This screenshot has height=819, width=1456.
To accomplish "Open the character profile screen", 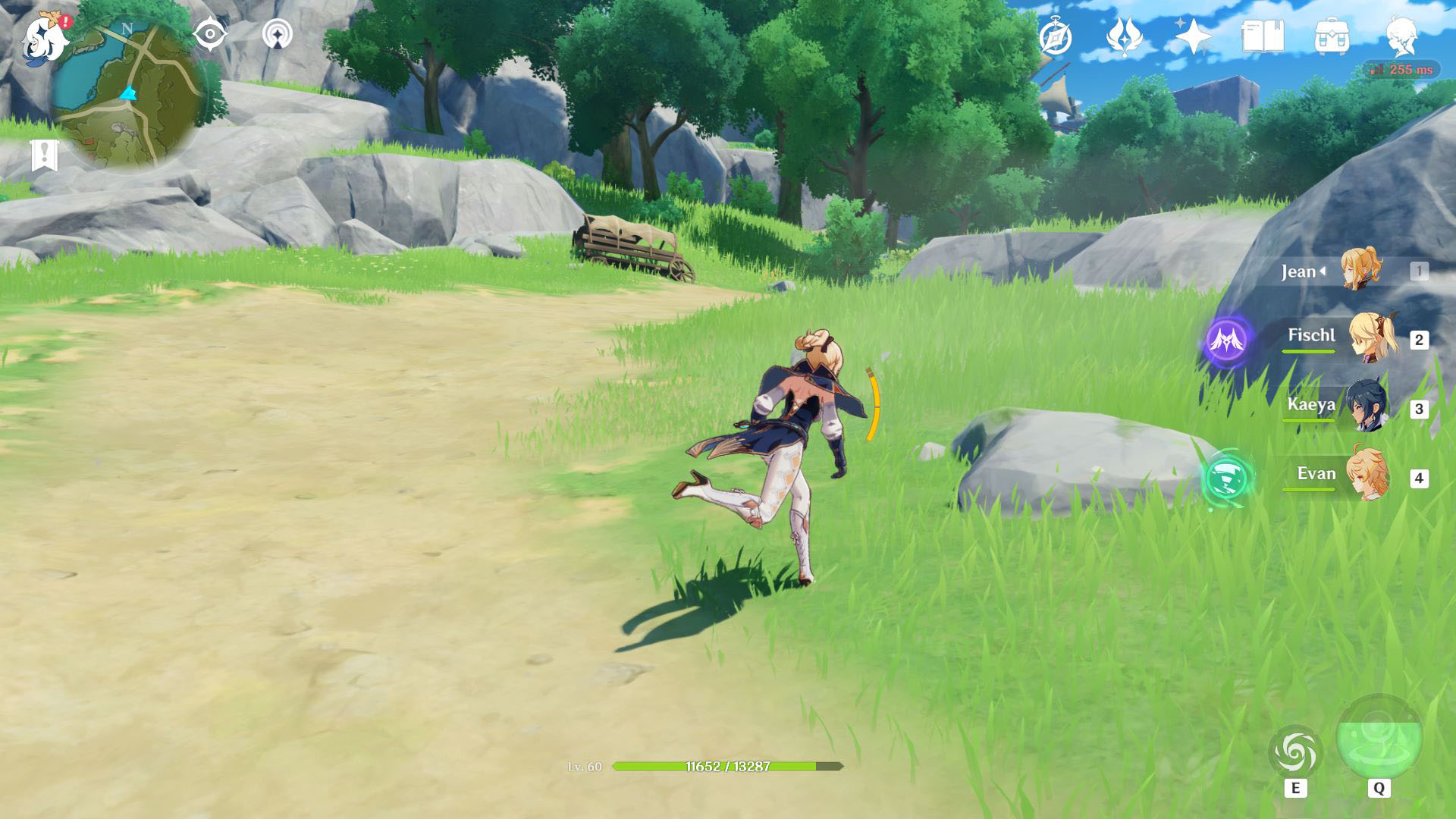I will [1401, 36].
